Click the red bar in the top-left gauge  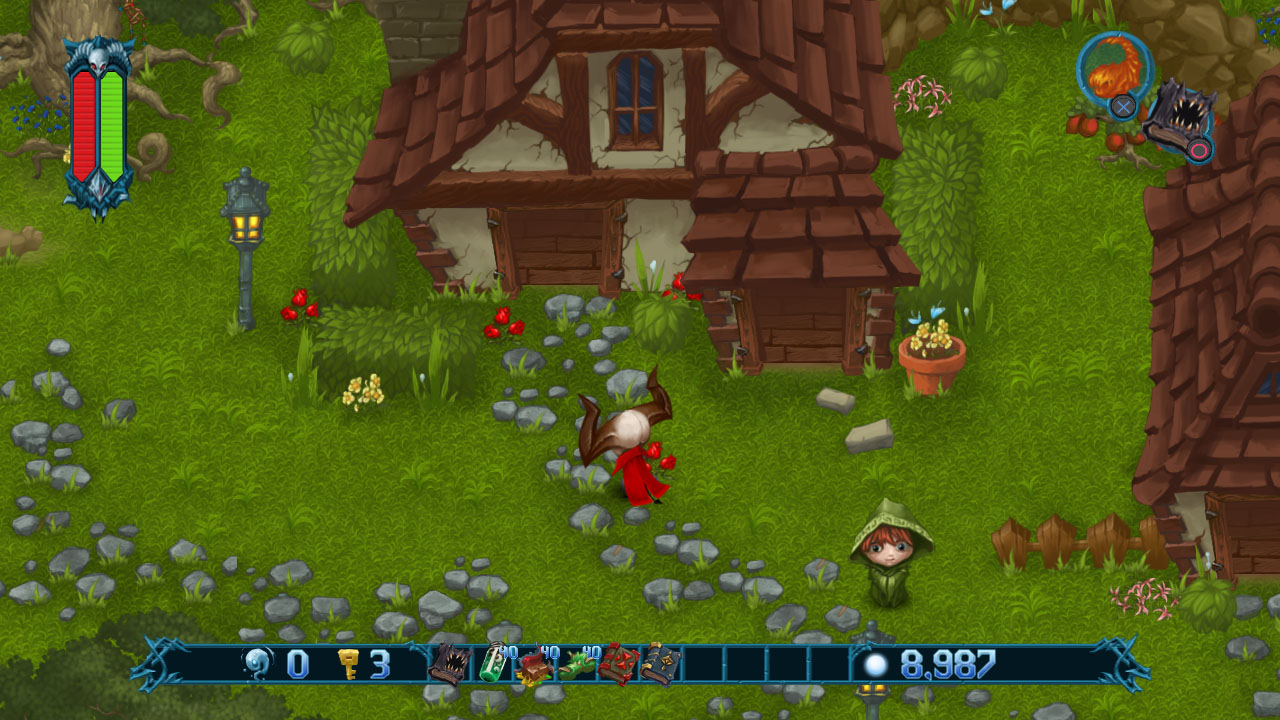click(82, 120)
